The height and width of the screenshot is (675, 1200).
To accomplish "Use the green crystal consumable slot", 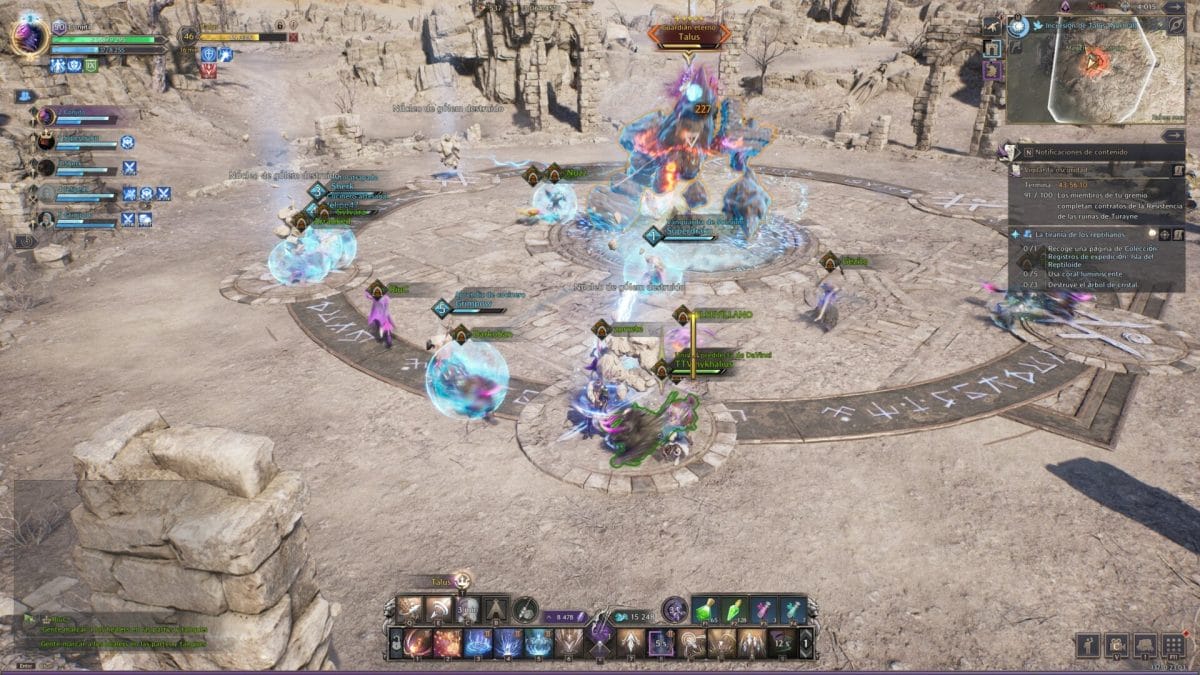I will pos(734,610).
